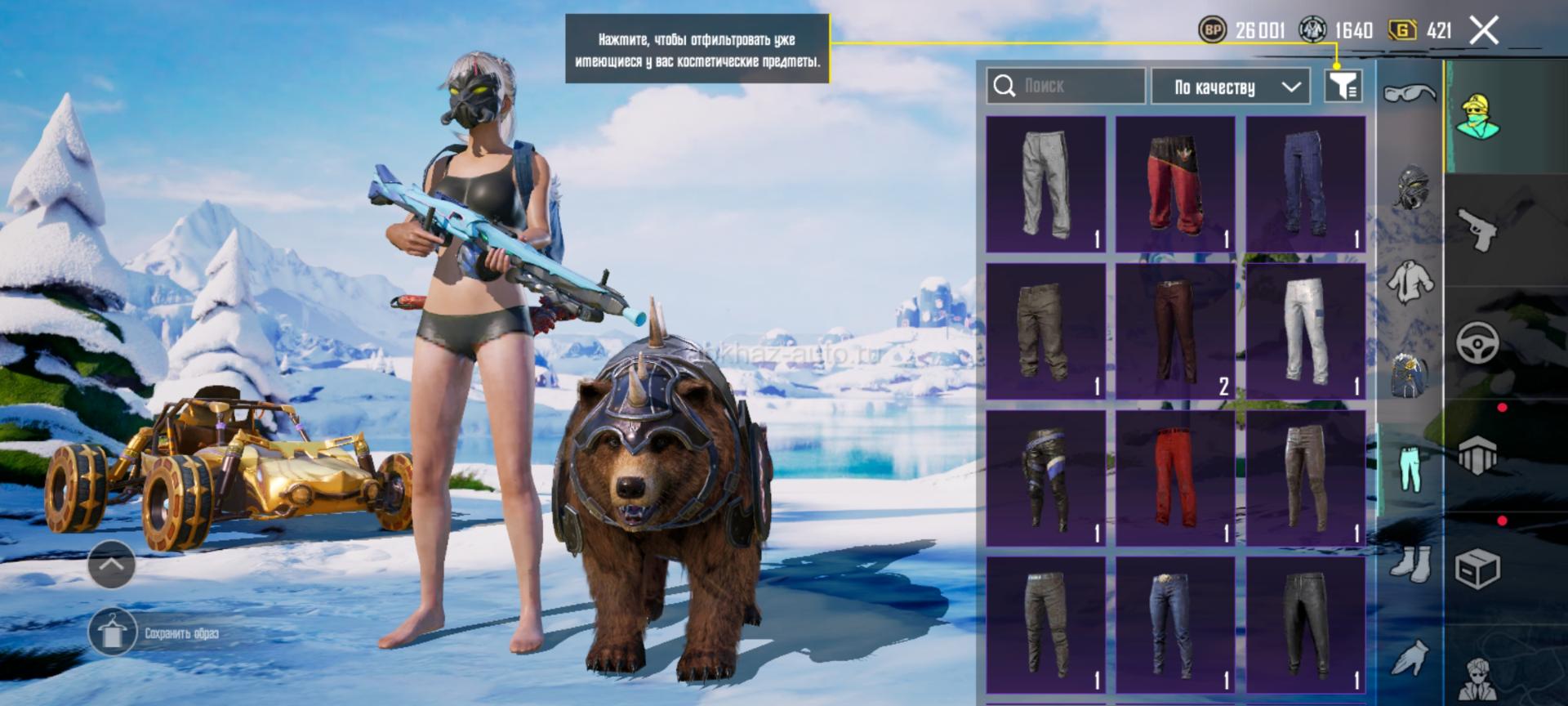Screen dimensions: 1568x706
Task: Expand the round up-arrow button
Action: (x=111, y=564)
